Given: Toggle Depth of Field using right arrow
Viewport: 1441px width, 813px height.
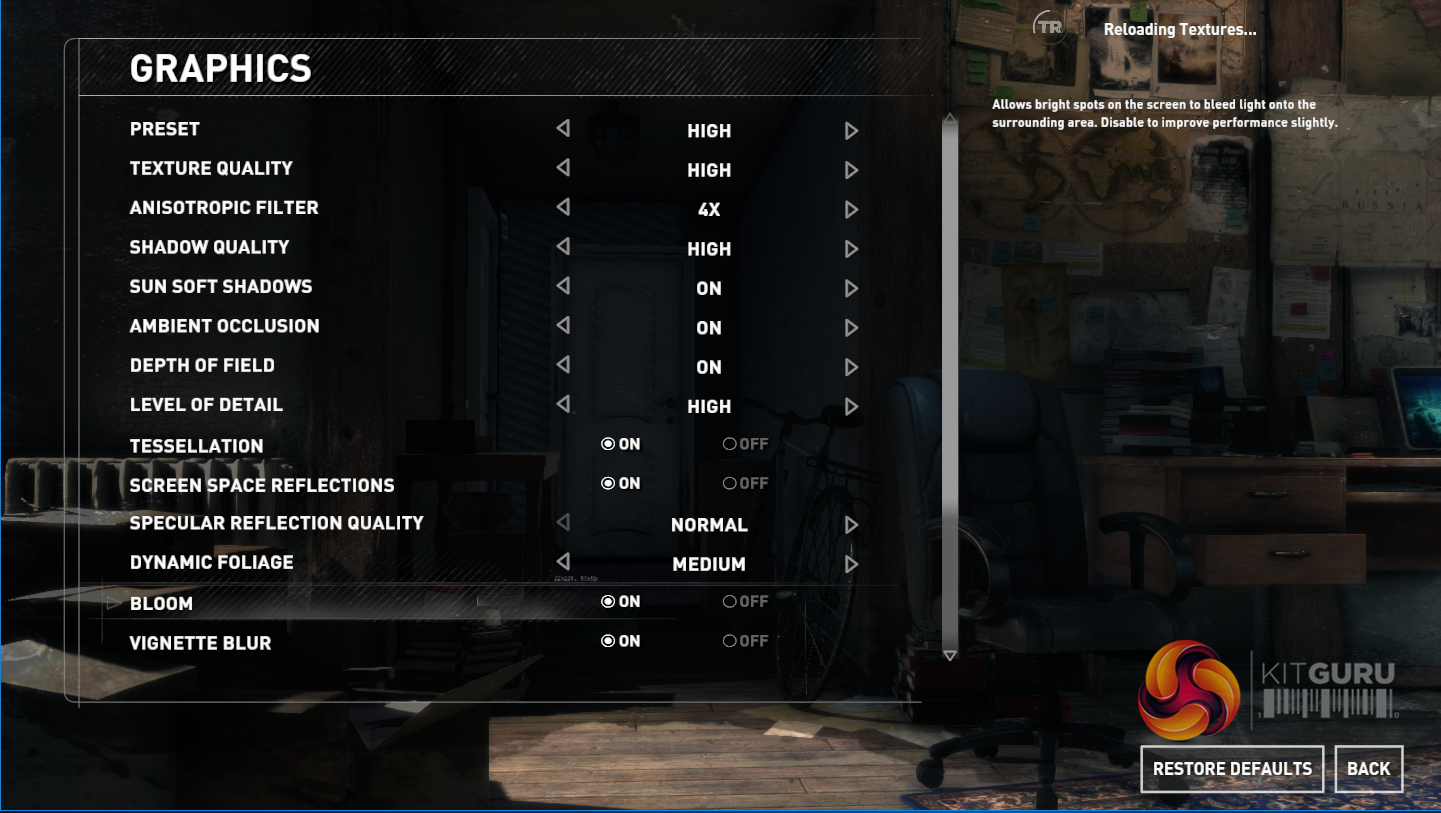Looking at the screenshot, I should pyautogui.click(x=851, y=368).
